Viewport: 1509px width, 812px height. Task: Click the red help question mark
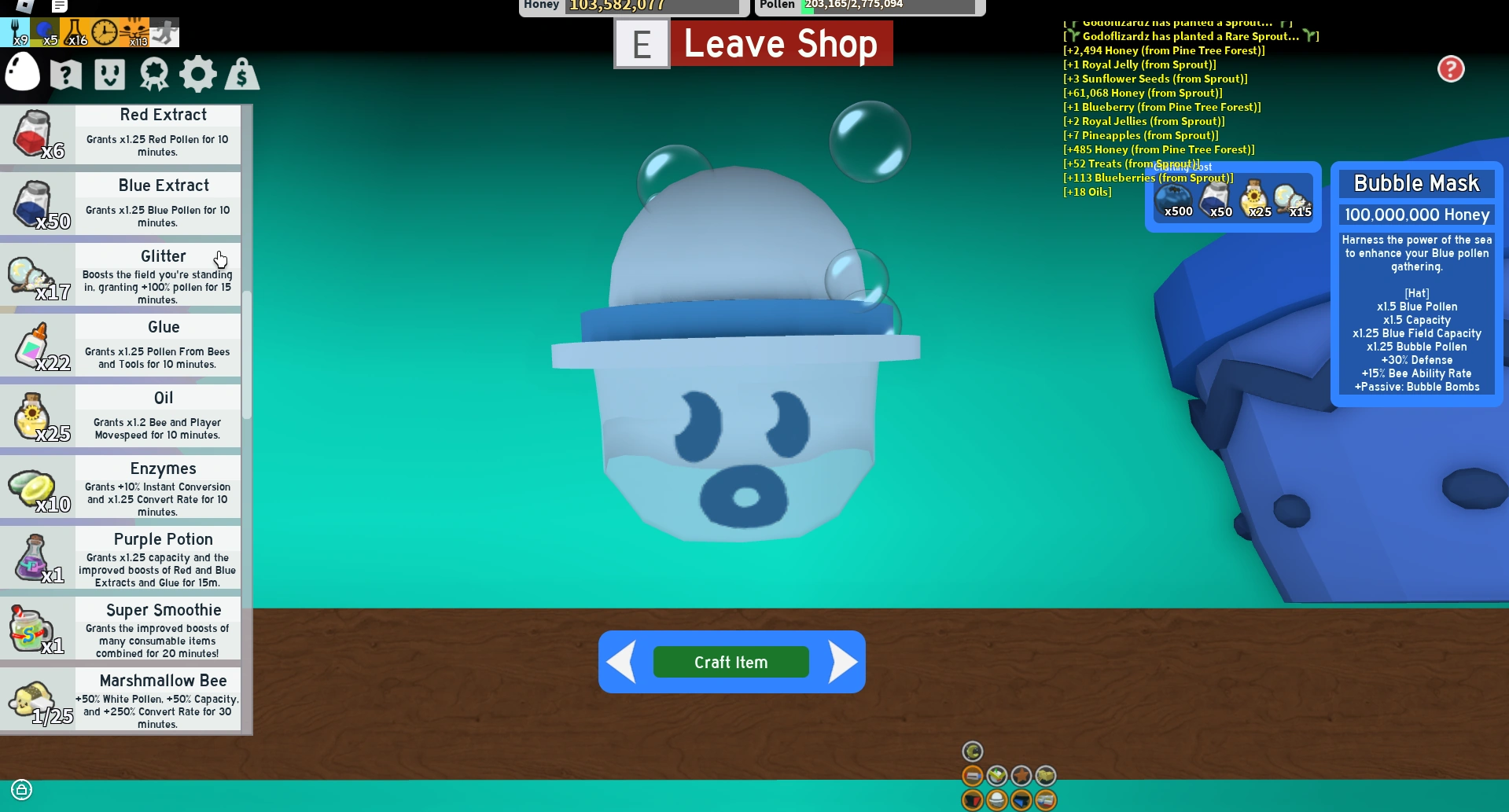(x=1451, y=69)
